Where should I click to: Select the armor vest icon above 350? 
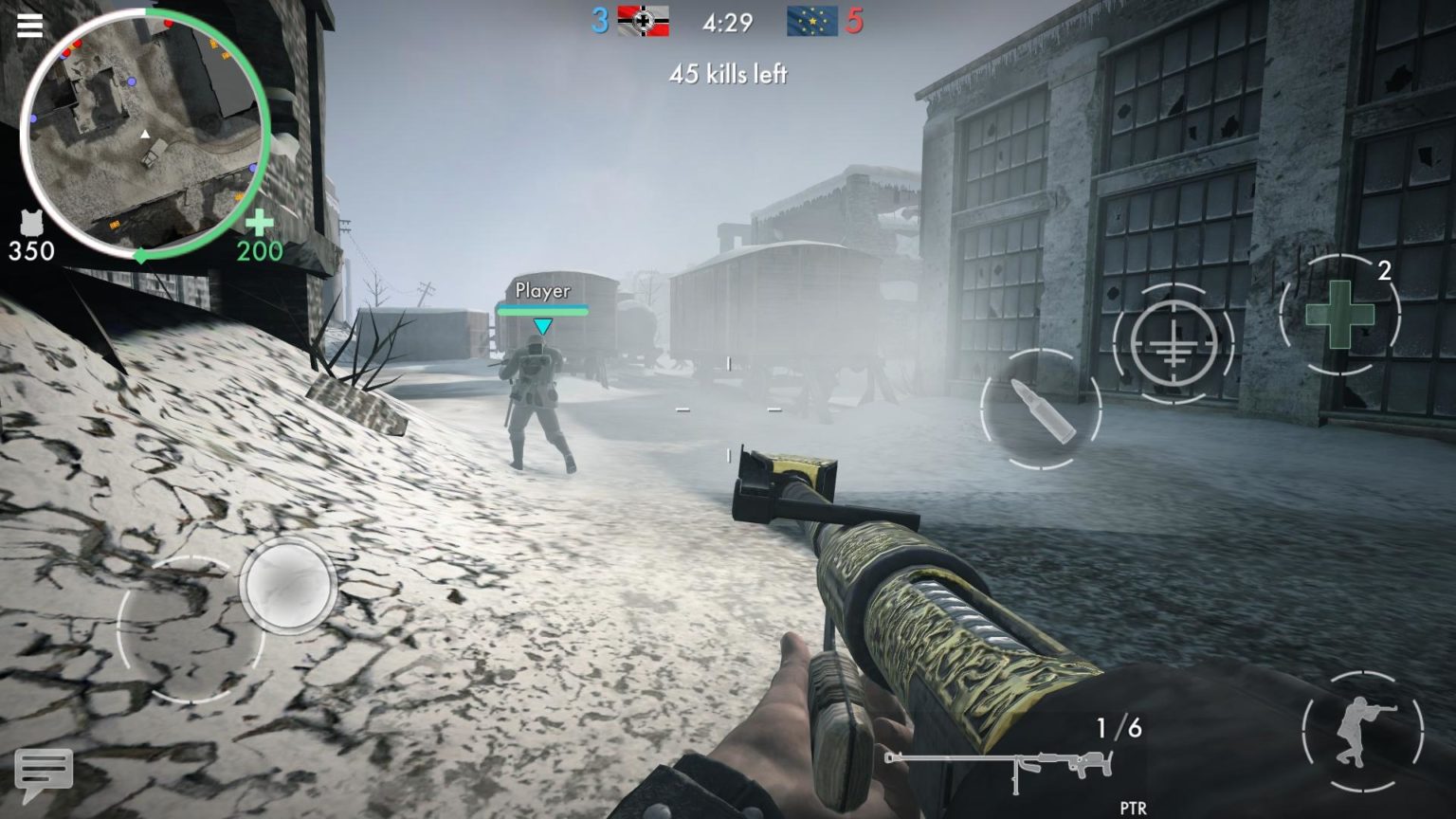[31, 223]
